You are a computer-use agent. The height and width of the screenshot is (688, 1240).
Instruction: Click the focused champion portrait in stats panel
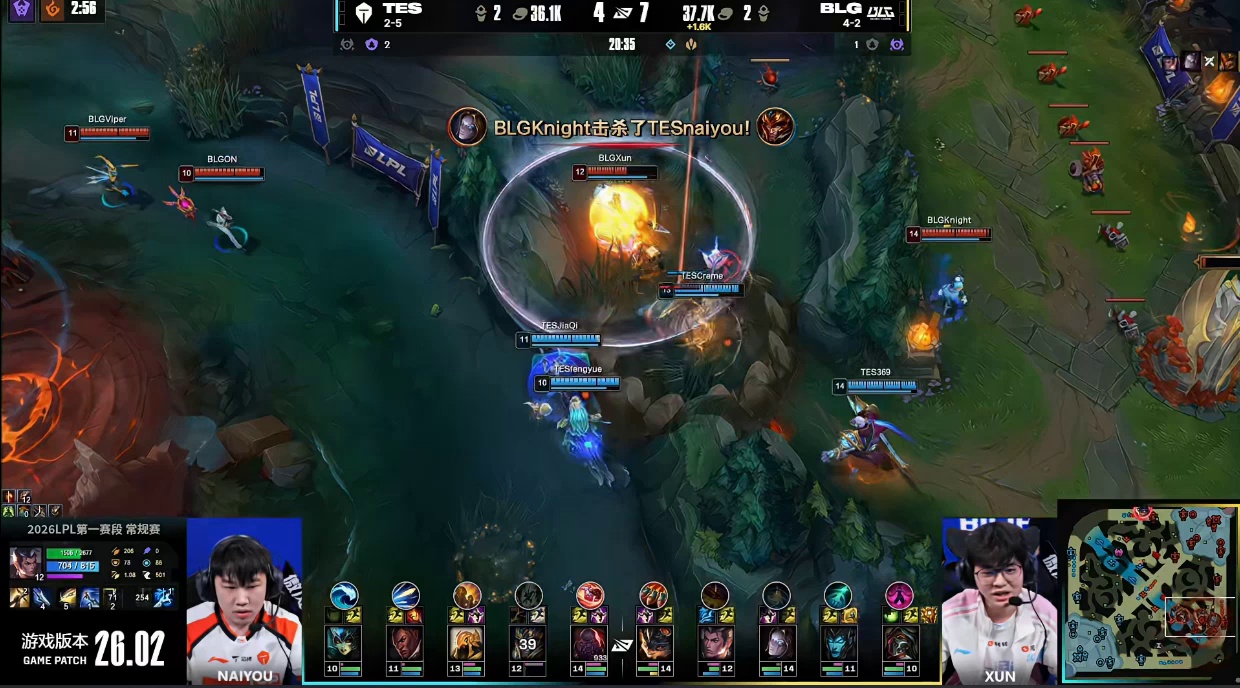point(25,564)
